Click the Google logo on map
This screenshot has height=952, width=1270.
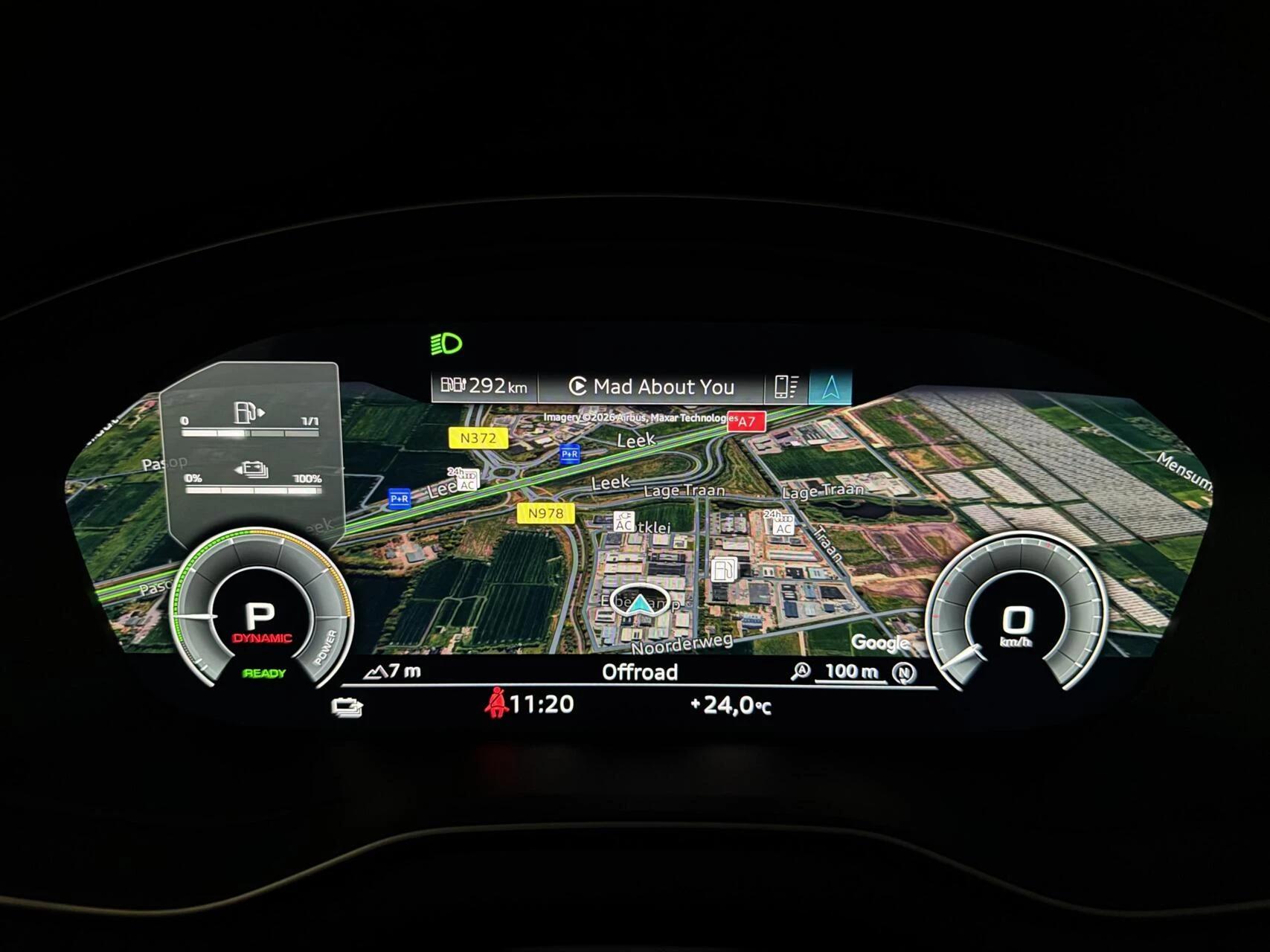tap(882, 642)
